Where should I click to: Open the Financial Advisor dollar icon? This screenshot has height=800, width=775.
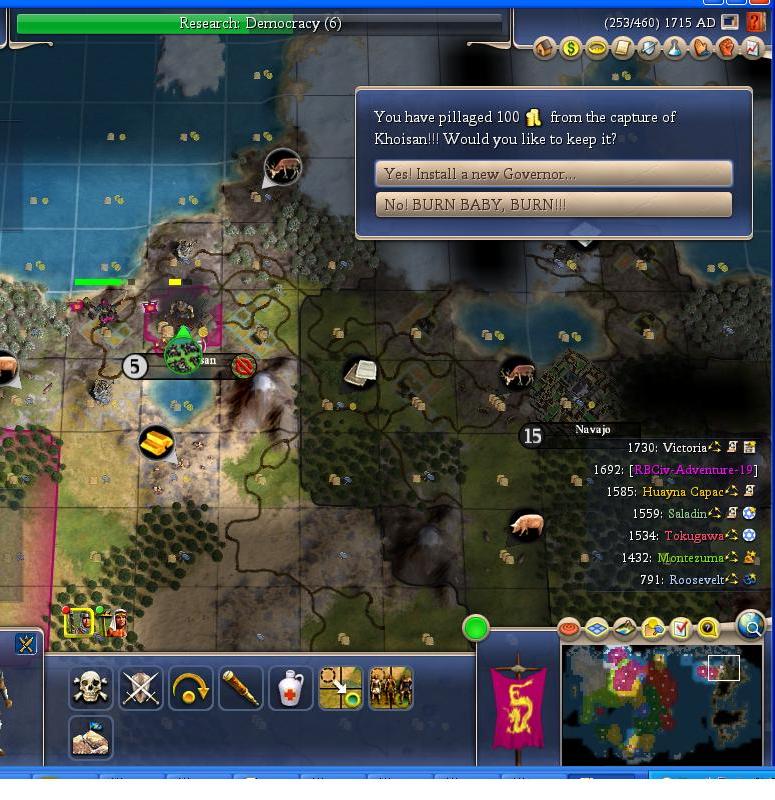571,48
